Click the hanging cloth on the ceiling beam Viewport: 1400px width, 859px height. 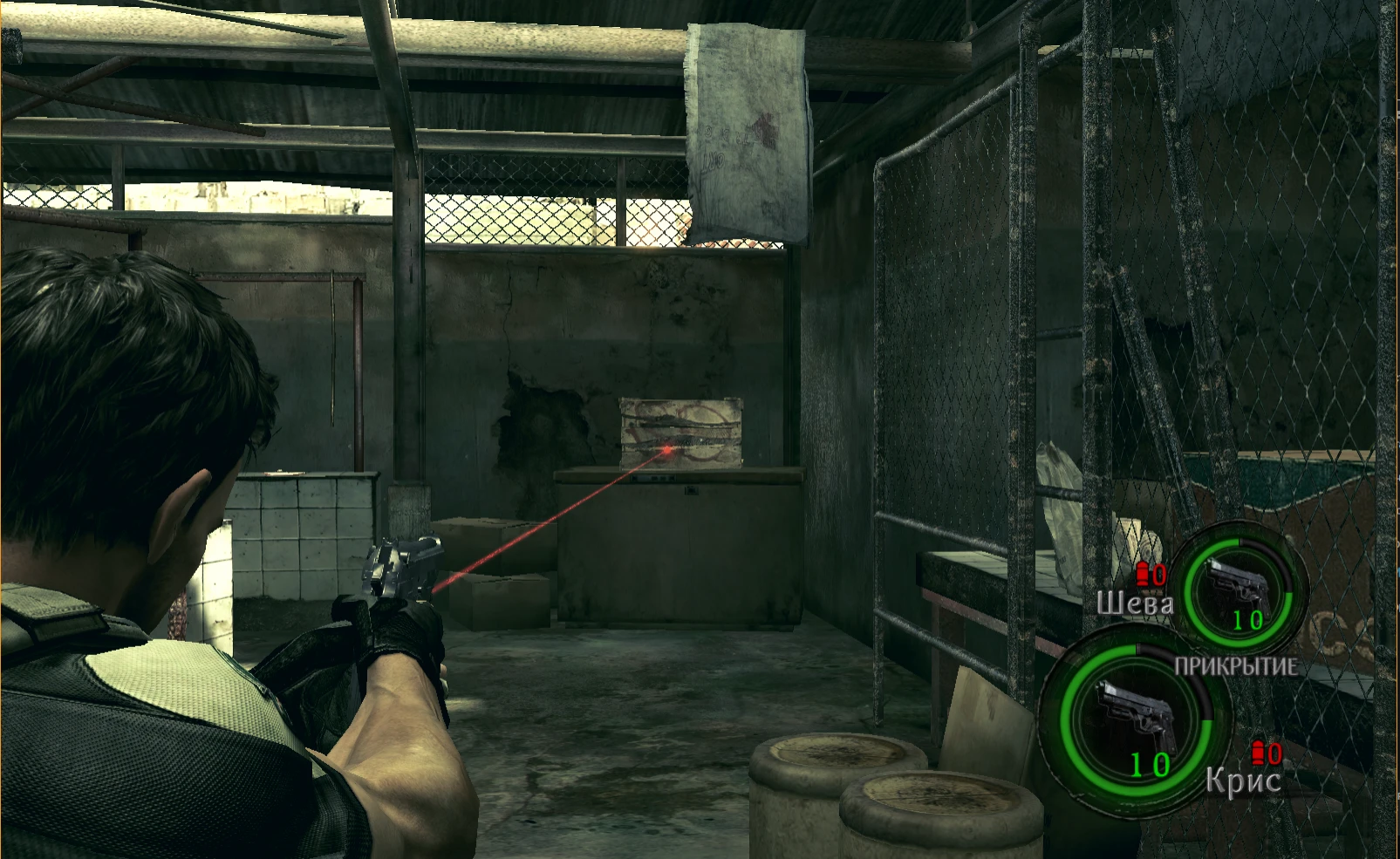coord(746,131)
